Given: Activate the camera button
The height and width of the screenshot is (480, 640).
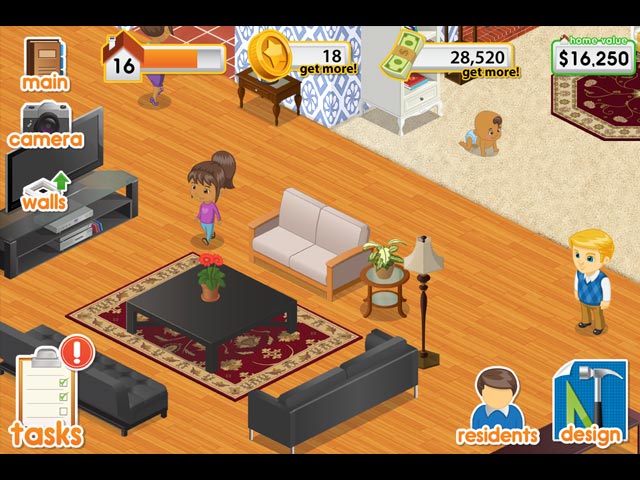Looking at the screenshot, I should (x=44, y=124).
